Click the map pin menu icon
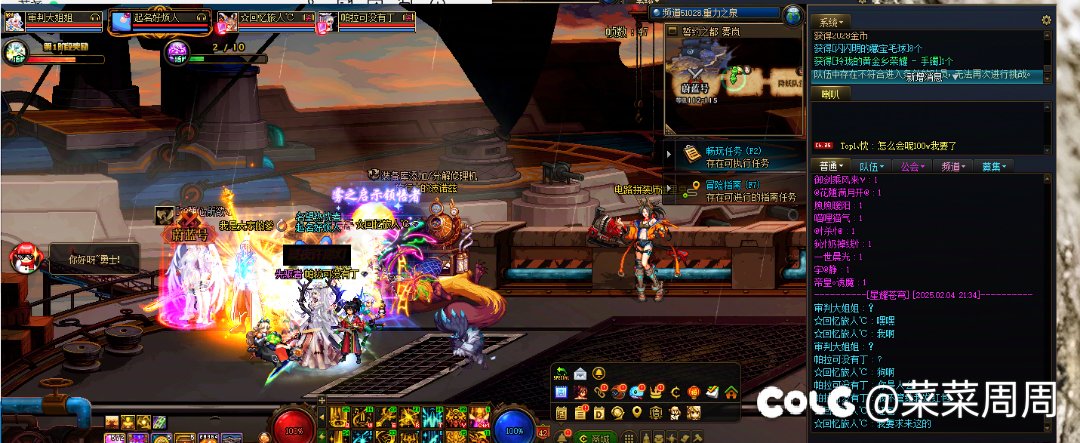The image size is (1080, 443). 637,412
